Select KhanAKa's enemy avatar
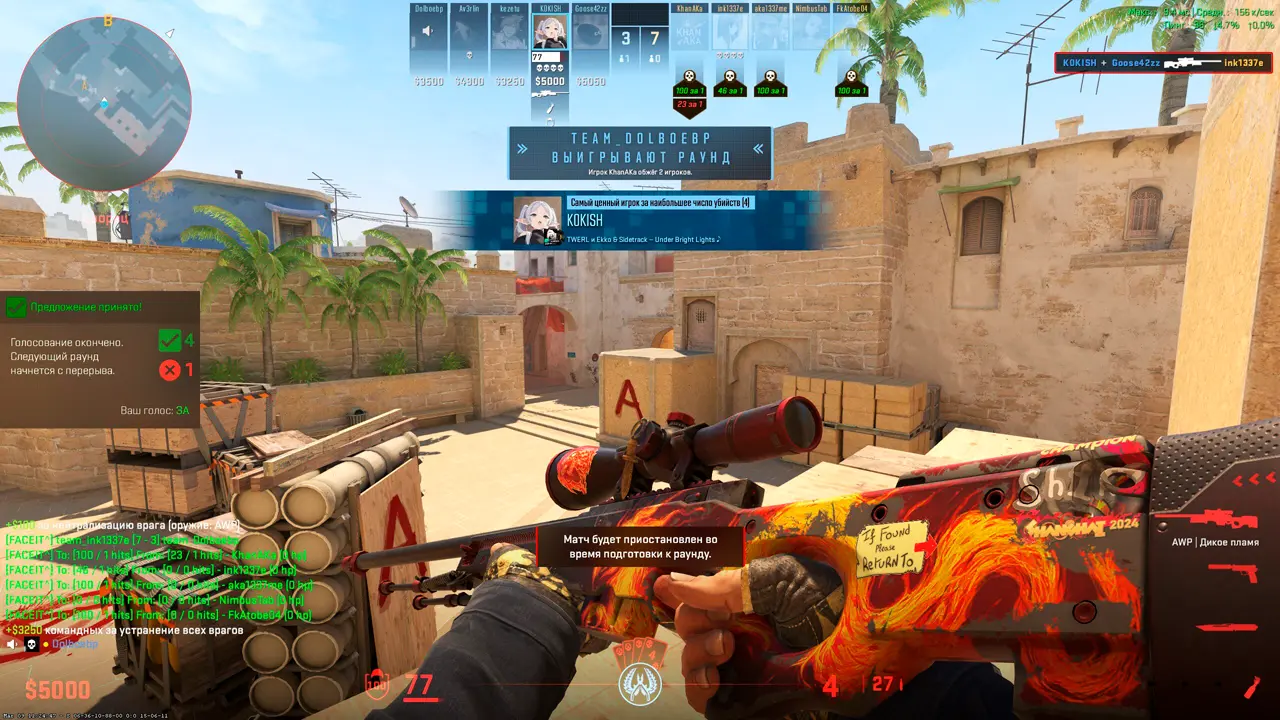1280x720 pixels. coord(690,33)
